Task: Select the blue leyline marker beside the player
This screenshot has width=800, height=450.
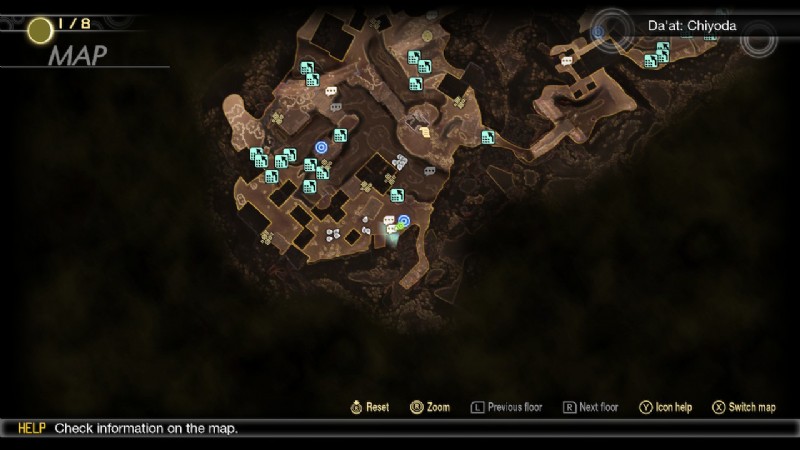Action: (404, 220)
